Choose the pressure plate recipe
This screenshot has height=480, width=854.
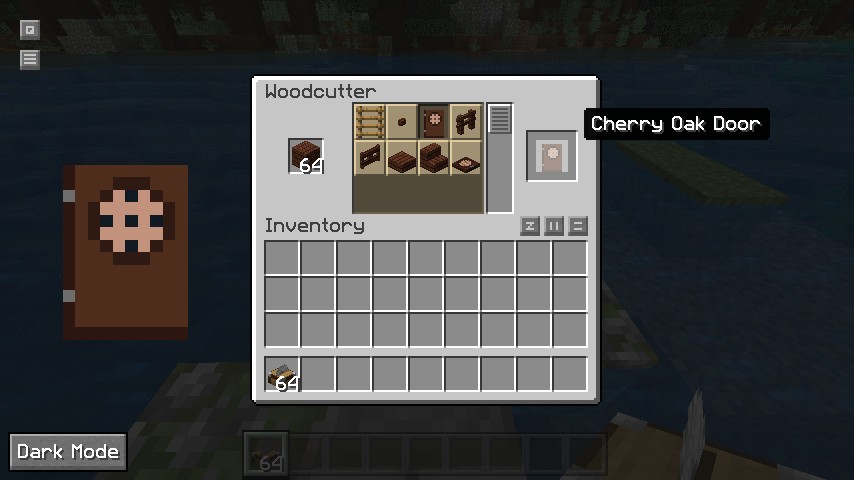[x=466, y=157]
